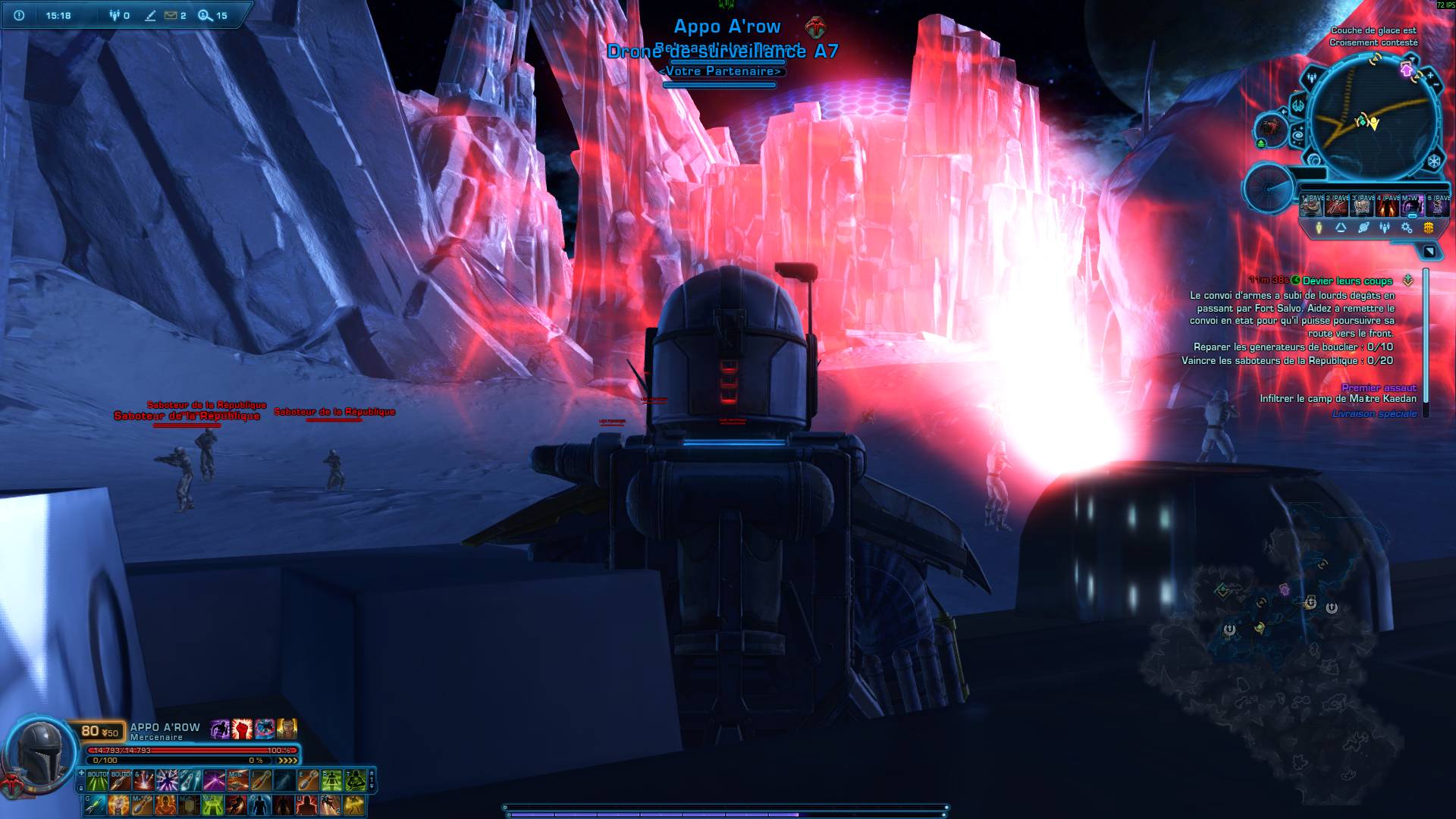Select the yellow character sheet icon below minimap

[x=1319, y=226]
